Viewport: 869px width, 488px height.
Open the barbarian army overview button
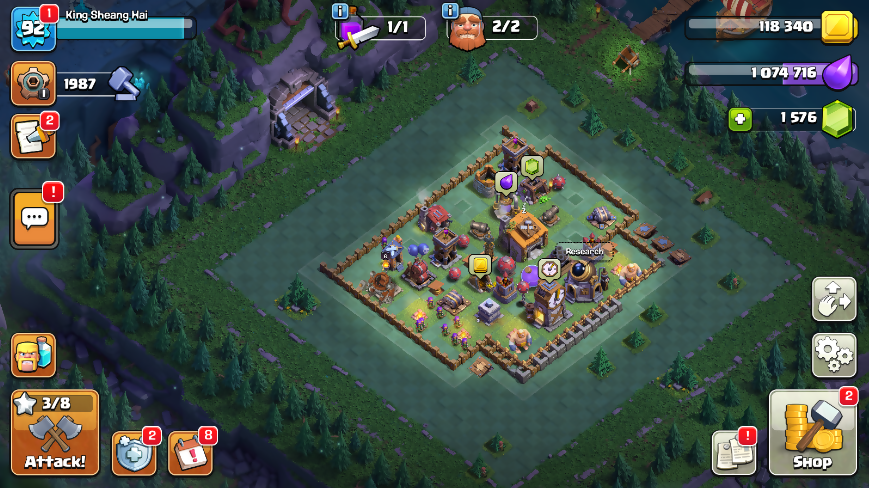tap(33, 355)
